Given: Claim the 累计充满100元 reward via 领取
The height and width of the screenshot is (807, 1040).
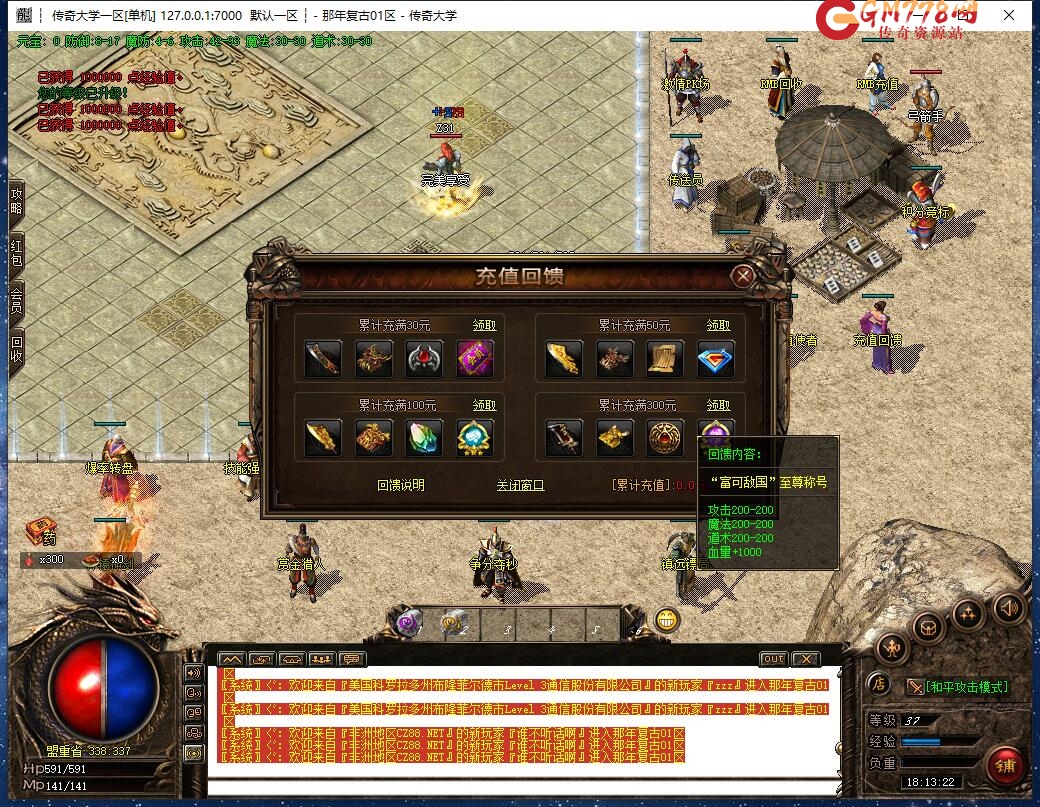Looking at the screenshot, I should point(484,405).
